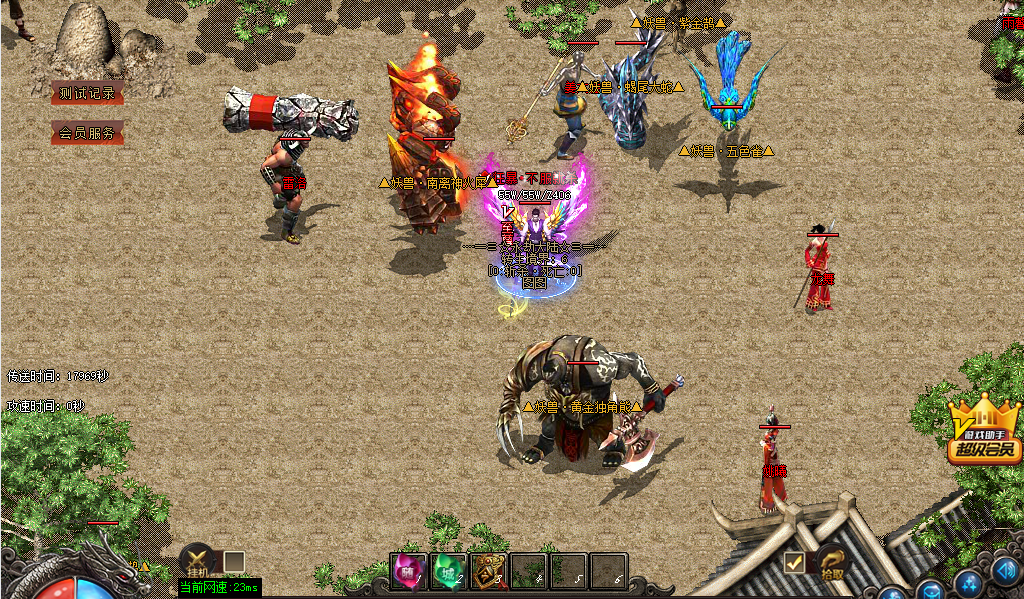Viewport: 1024px width, 599px height.
Task: Click the blue sparkle stars orb button
Action: (969, 584)
